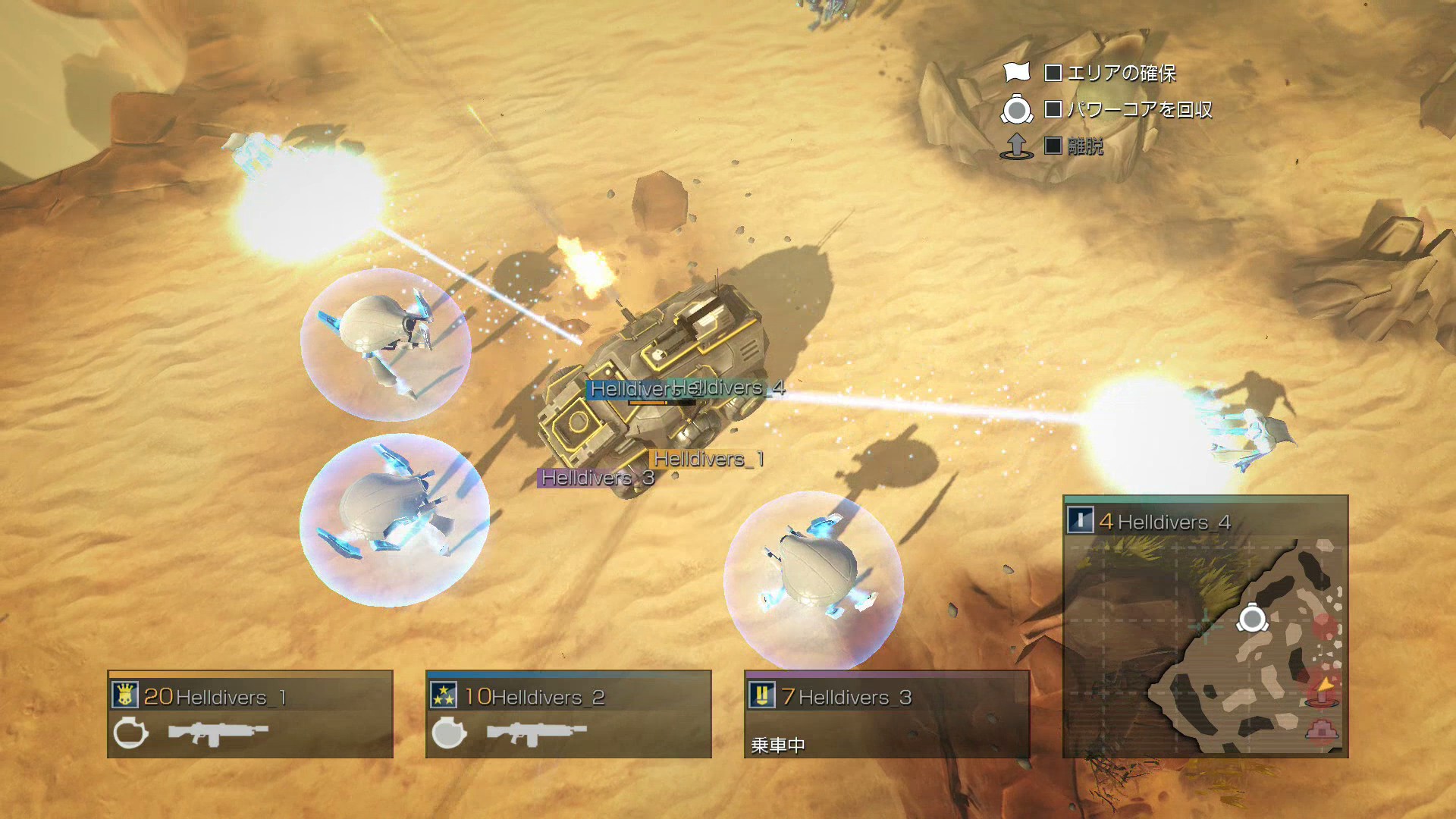Click Helldivers_1 rank badge icon
The width and height of the screenshot is (1456, 819).
pos(125,695)
